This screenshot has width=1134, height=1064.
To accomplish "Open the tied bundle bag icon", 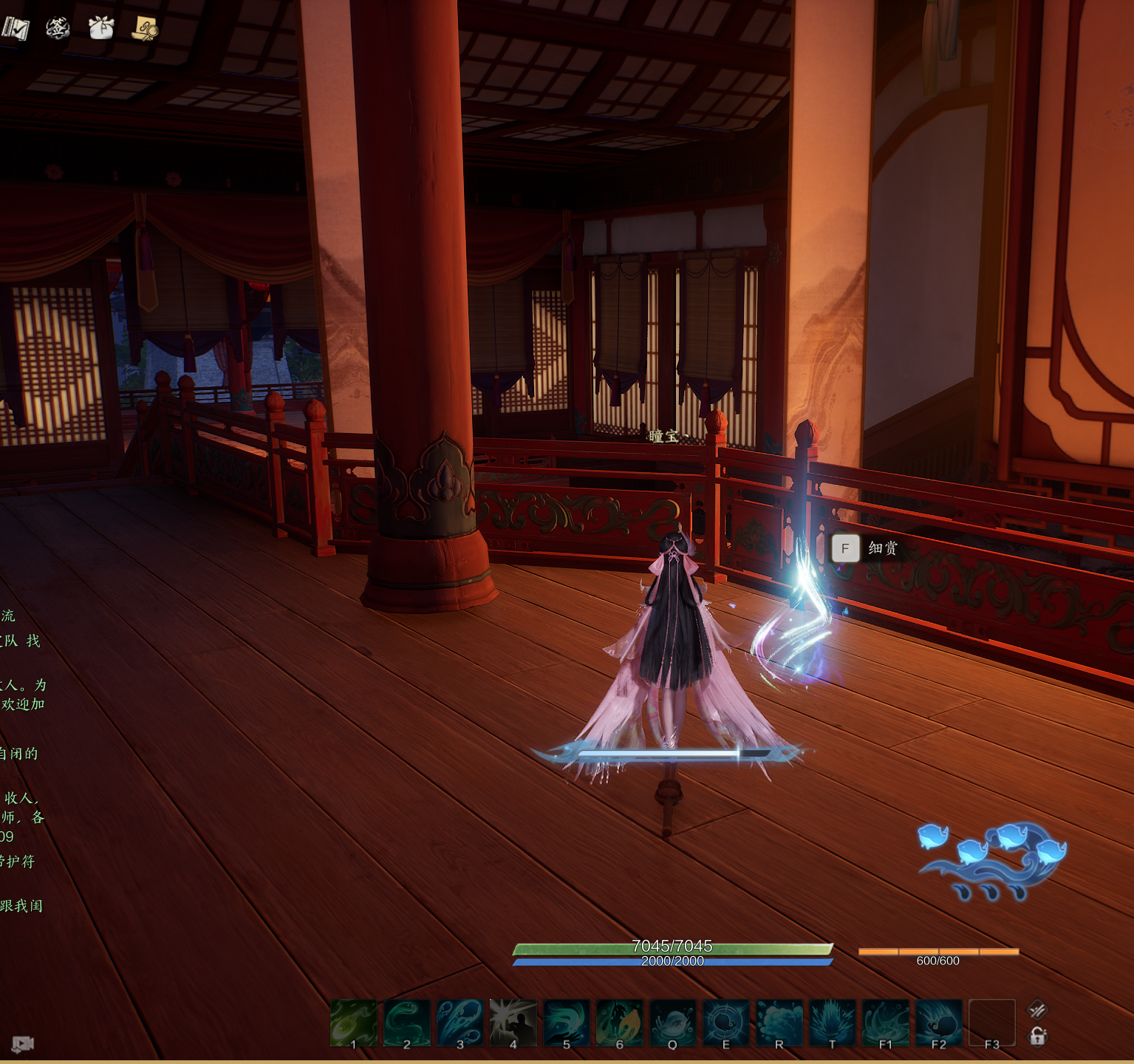I will [x=101, y=28].
